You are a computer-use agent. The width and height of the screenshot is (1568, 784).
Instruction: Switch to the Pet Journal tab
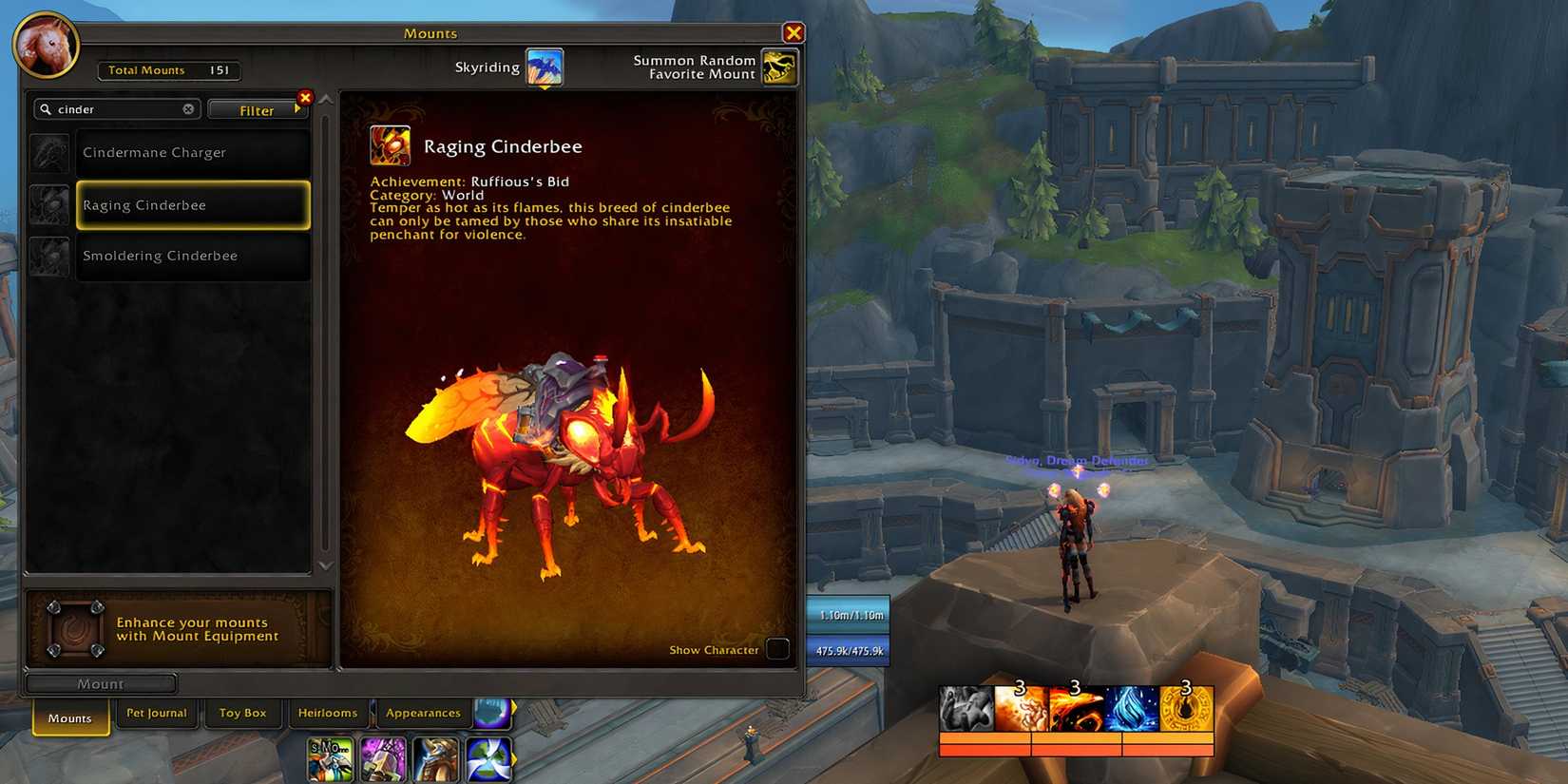pos(156,713)
